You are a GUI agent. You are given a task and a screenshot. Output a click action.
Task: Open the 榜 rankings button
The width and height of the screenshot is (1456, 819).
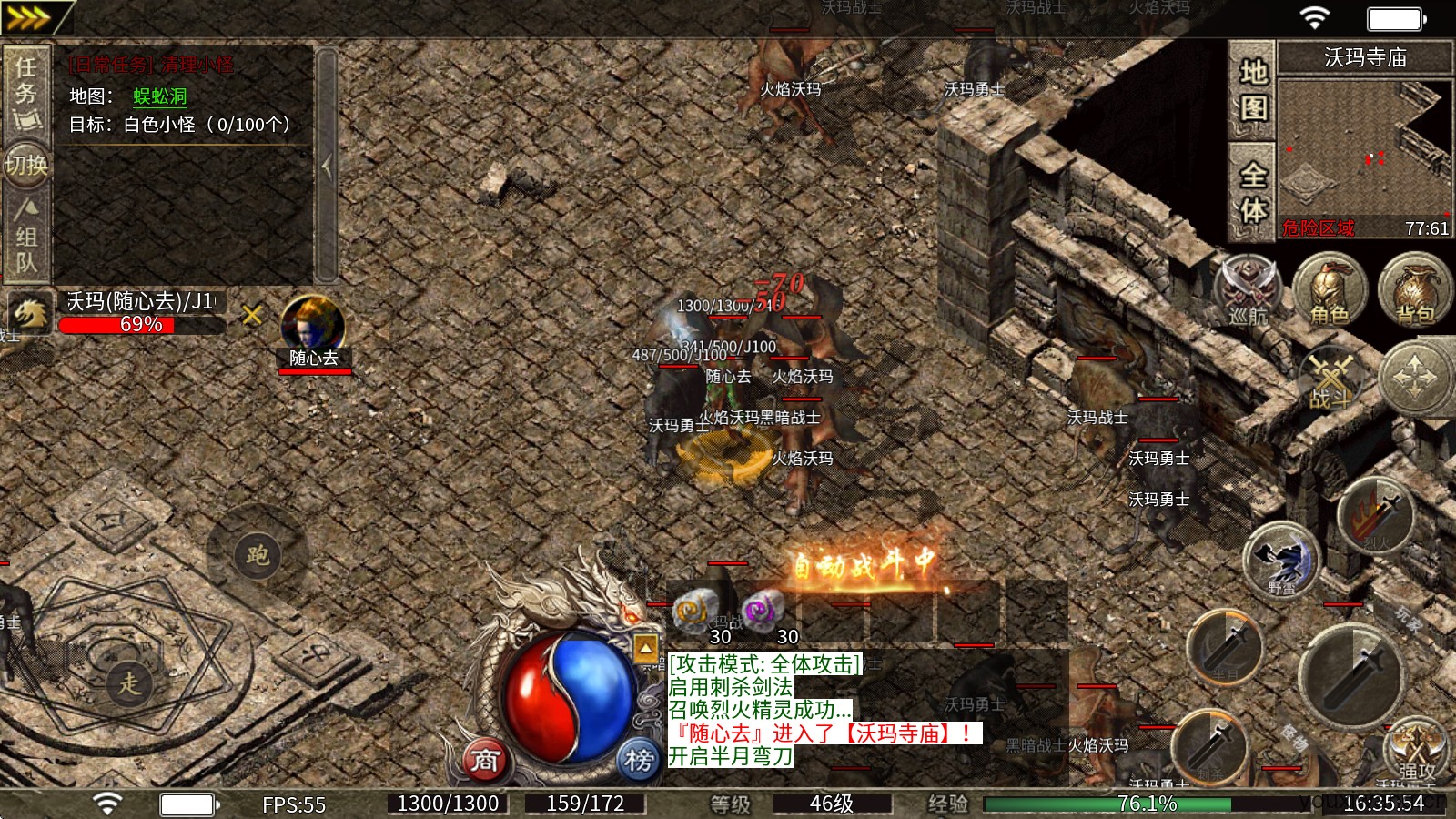[638, 759]
